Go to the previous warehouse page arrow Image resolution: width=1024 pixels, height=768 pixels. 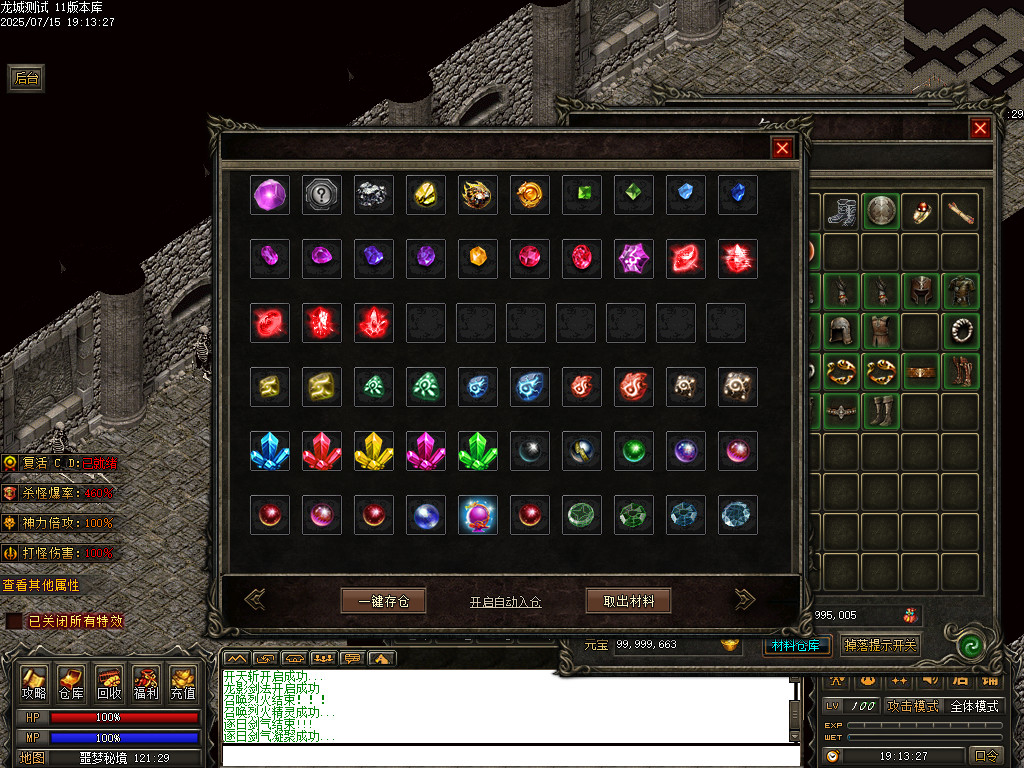tap(255, 599)
